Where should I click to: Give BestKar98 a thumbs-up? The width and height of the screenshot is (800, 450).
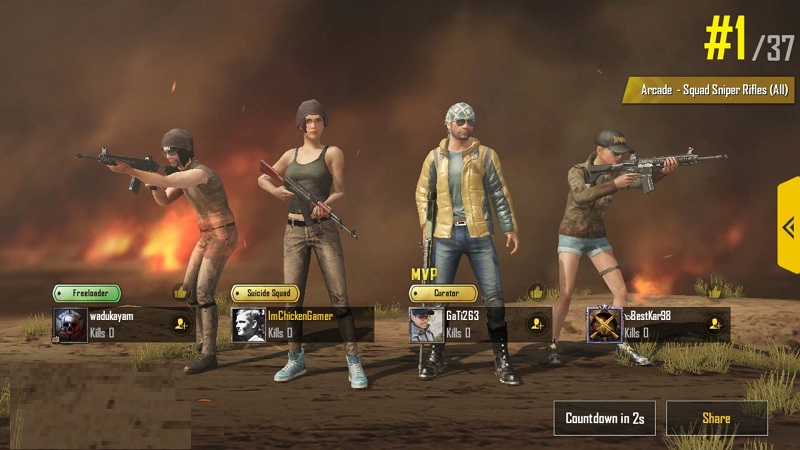click(x=715, y=293)
